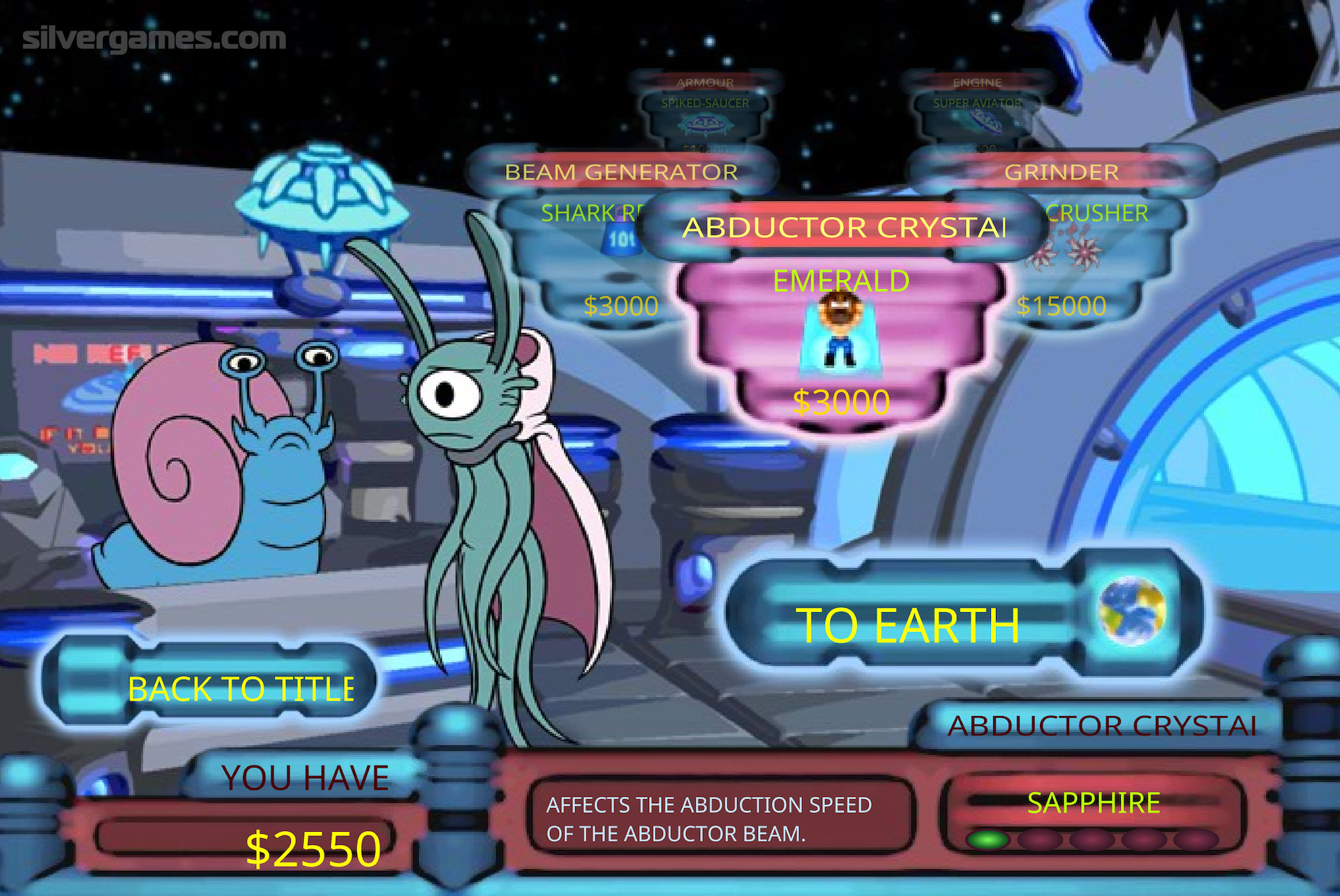
Task: Go back to title screen
Action: pyautogui.click(x=241, y=689)
